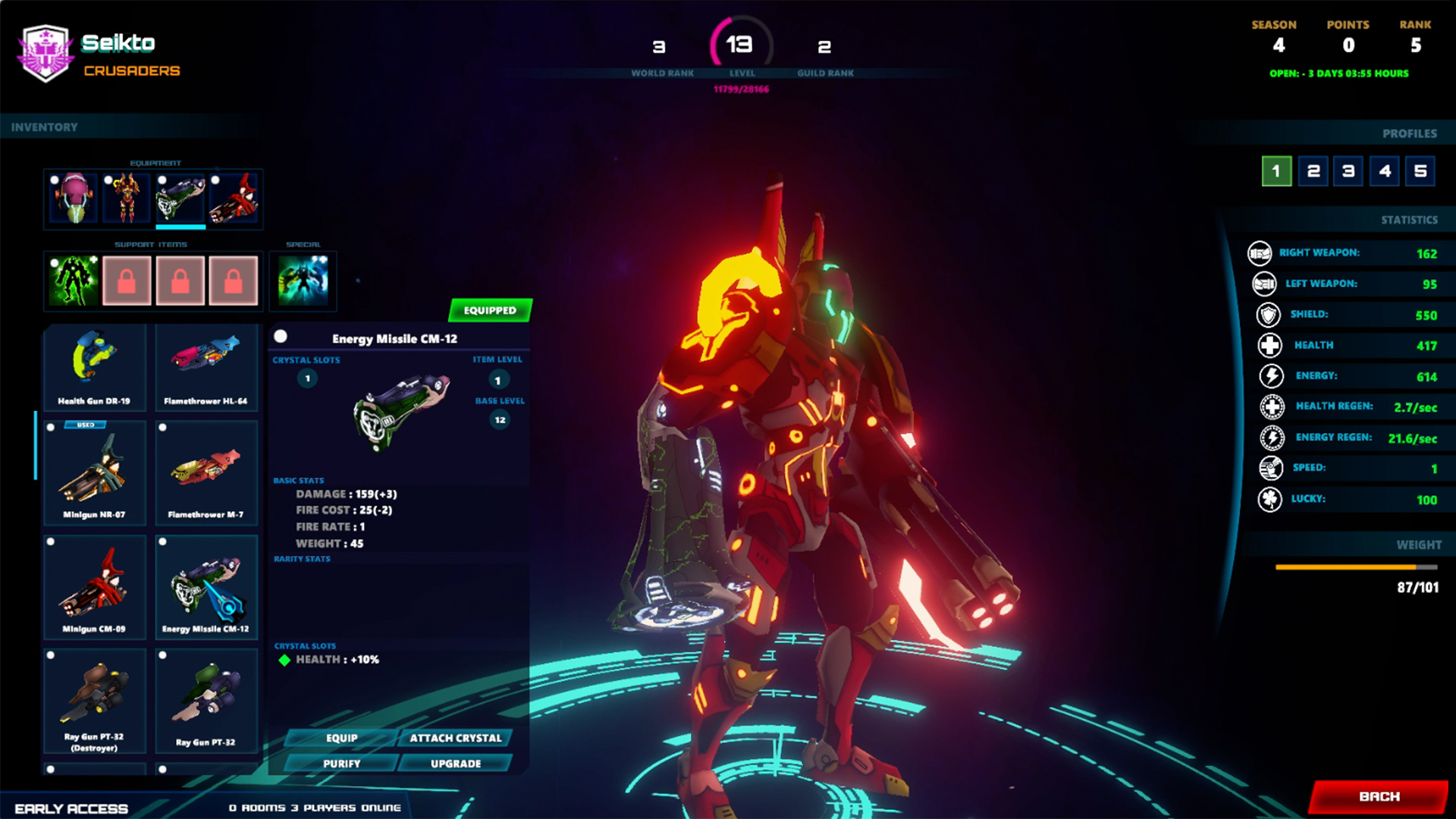This screenshot has width=1456, height=819.
Task: Select active profile 1
Action: pos(1277,171)
